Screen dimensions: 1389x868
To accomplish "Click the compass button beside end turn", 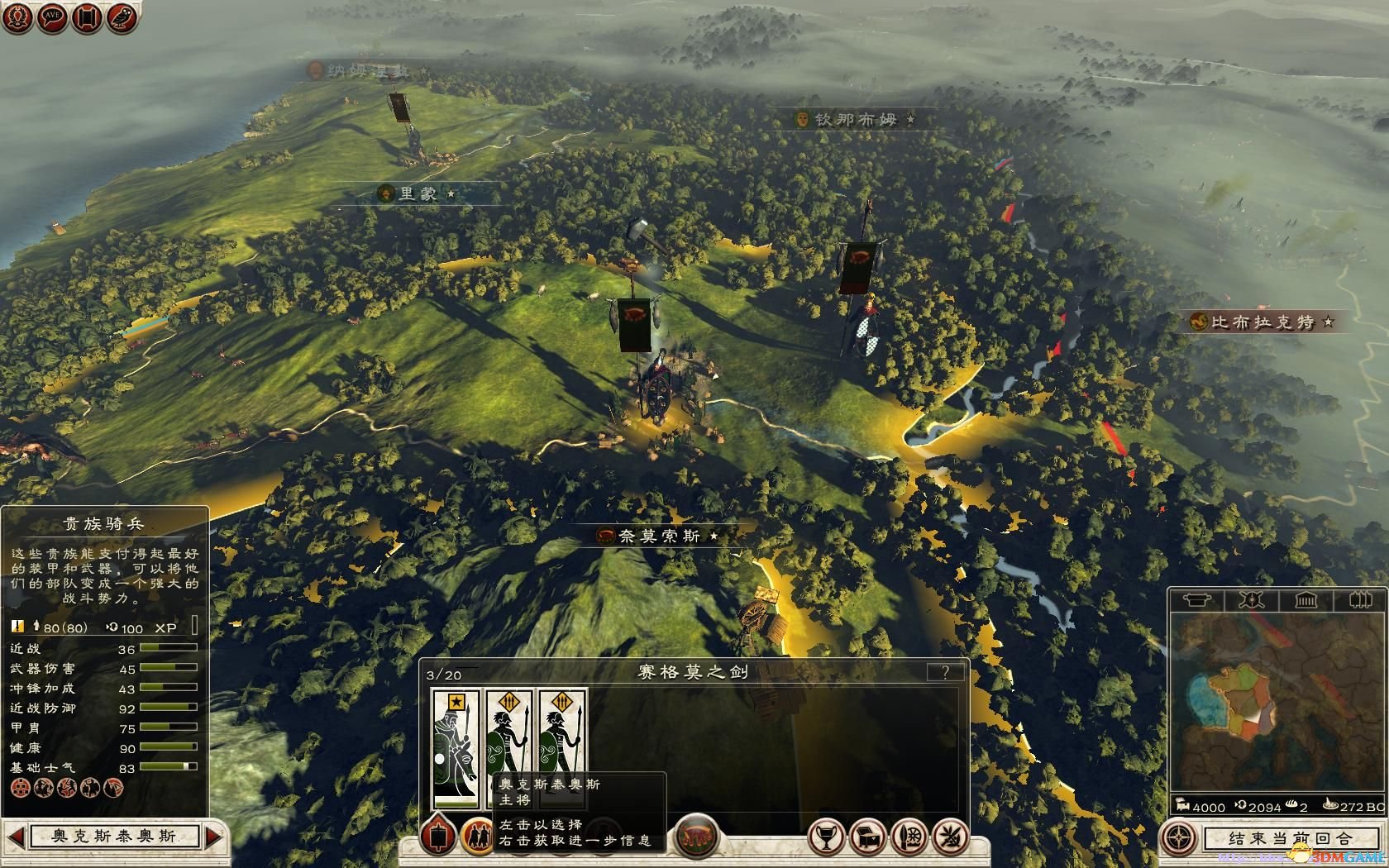I will pos(1178,837).
